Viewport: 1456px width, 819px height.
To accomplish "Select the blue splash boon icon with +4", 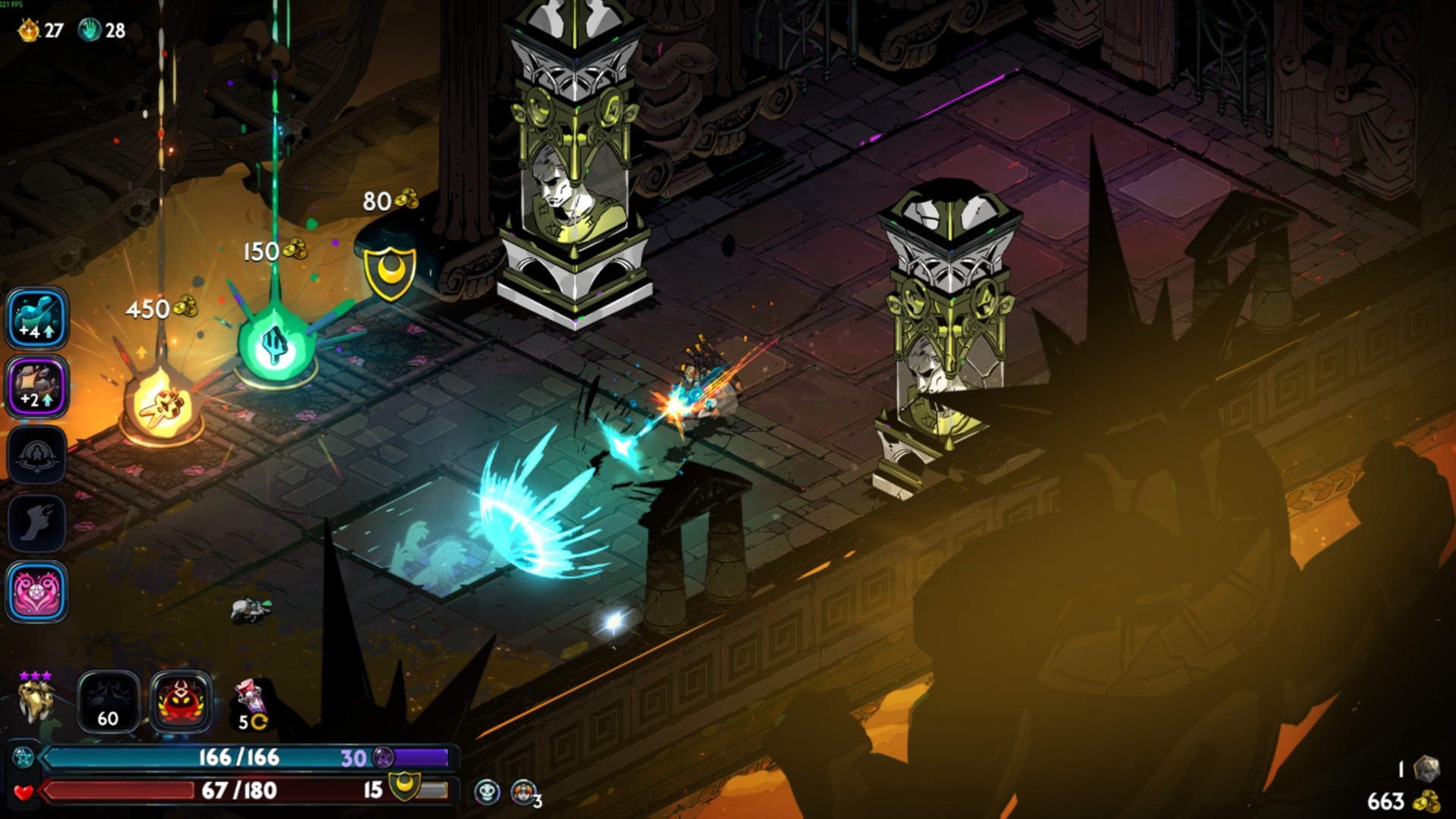I will click(x=37, y=318).
